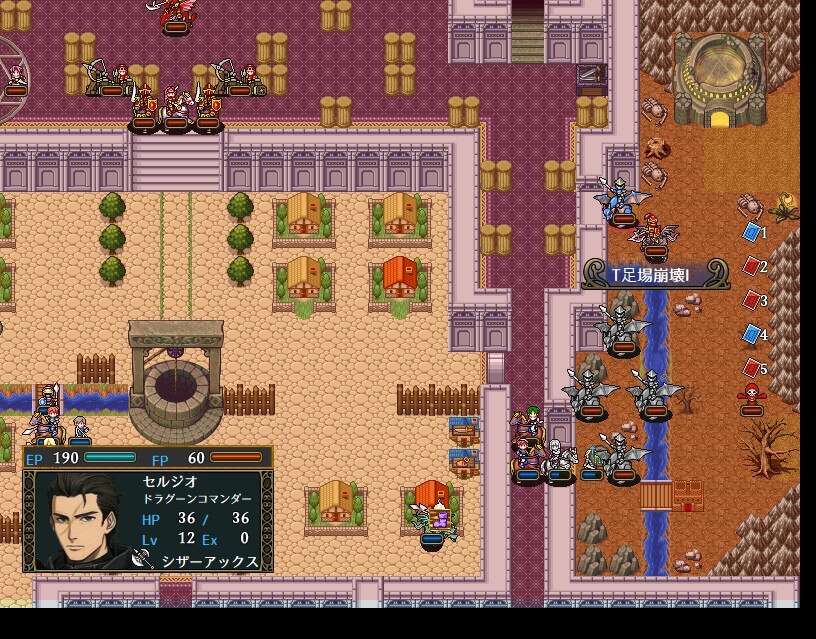This screenshot has height=639, width=816.
Task: Click the 足場崩壊 skill banner
Action: point(655,275)
